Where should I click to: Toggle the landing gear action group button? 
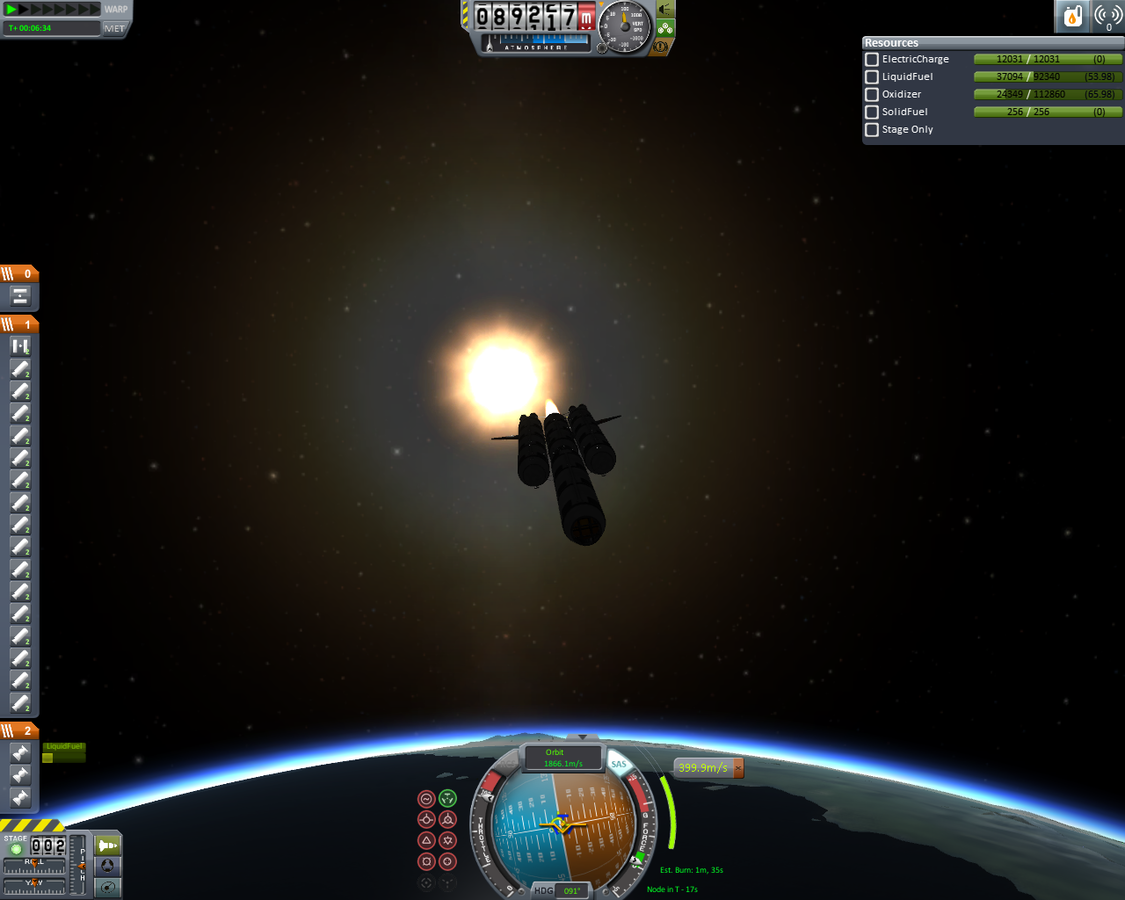point(665,29)
